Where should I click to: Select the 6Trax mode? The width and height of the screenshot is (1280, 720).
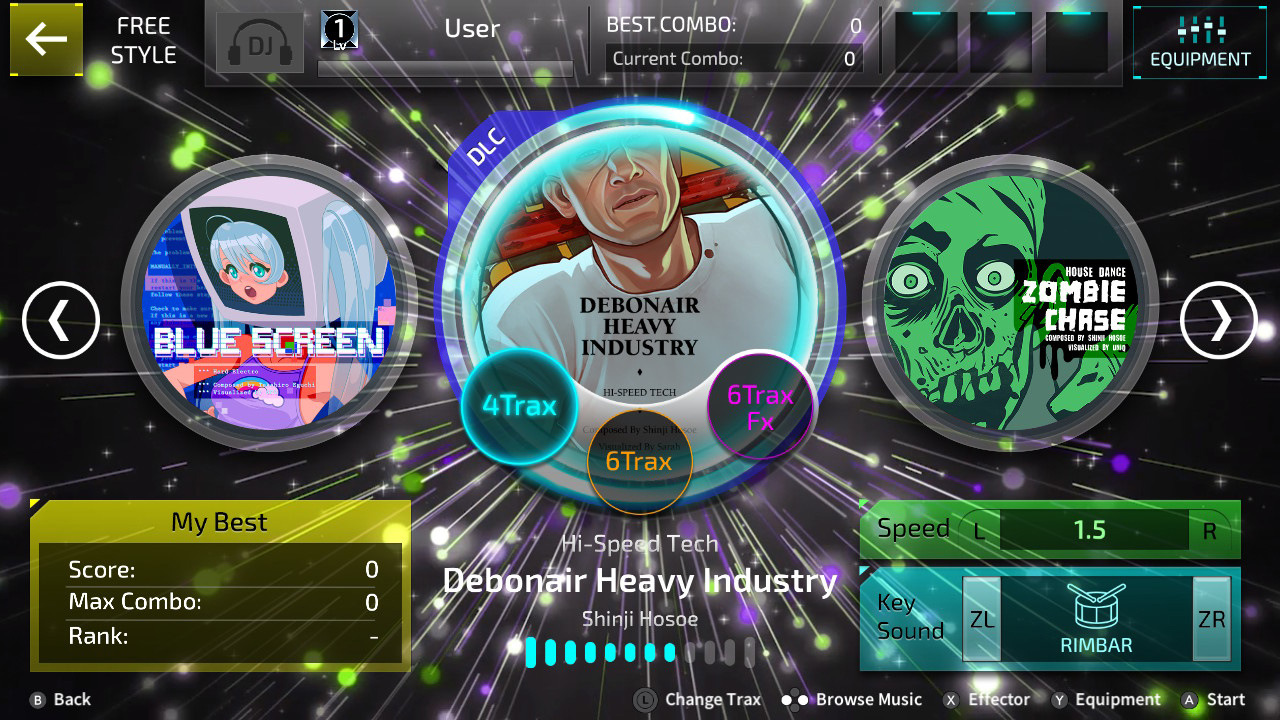coord(640,461)
